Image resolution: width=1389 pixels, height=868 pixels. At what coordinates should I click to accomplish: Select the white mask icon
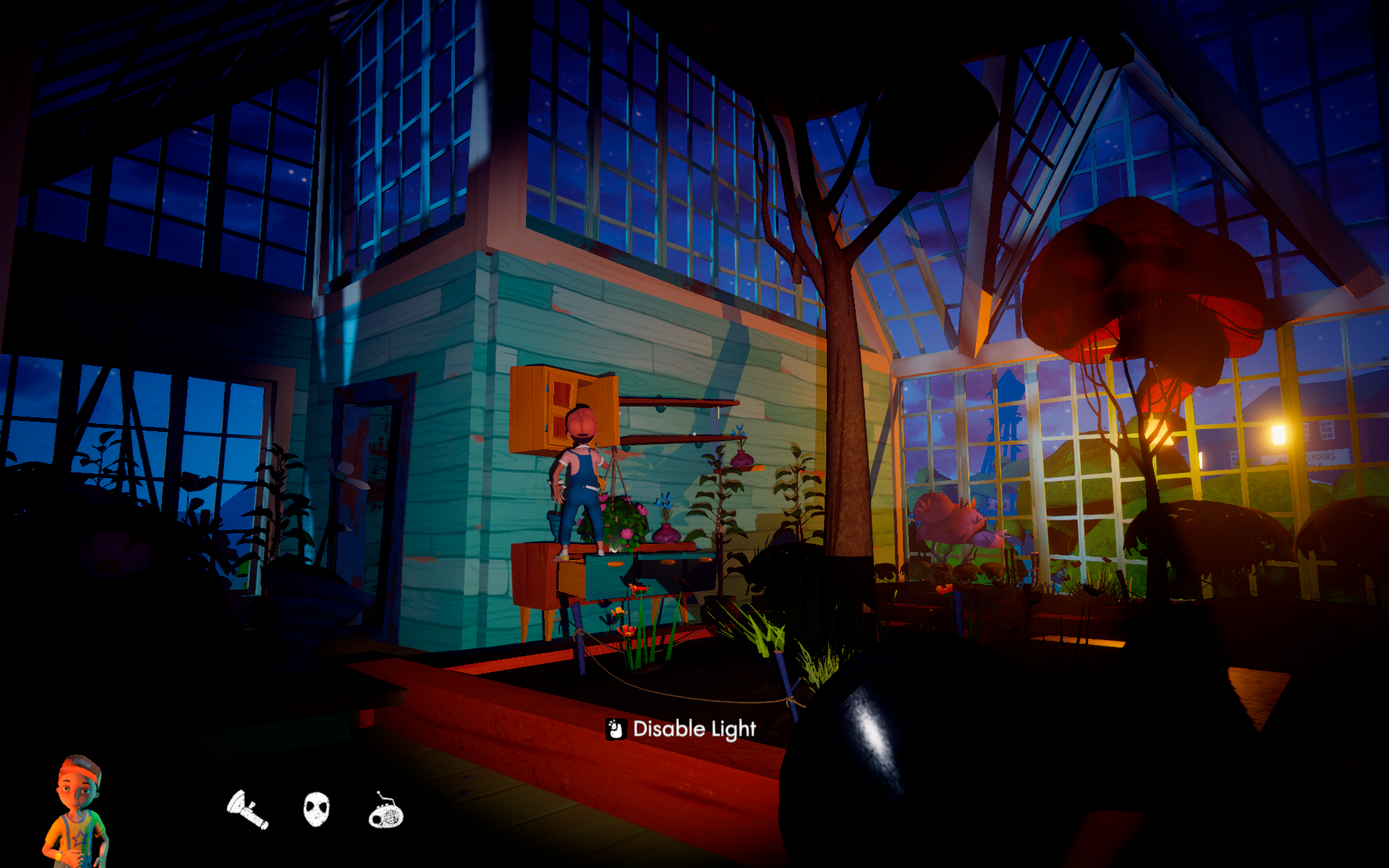(316, 809)
